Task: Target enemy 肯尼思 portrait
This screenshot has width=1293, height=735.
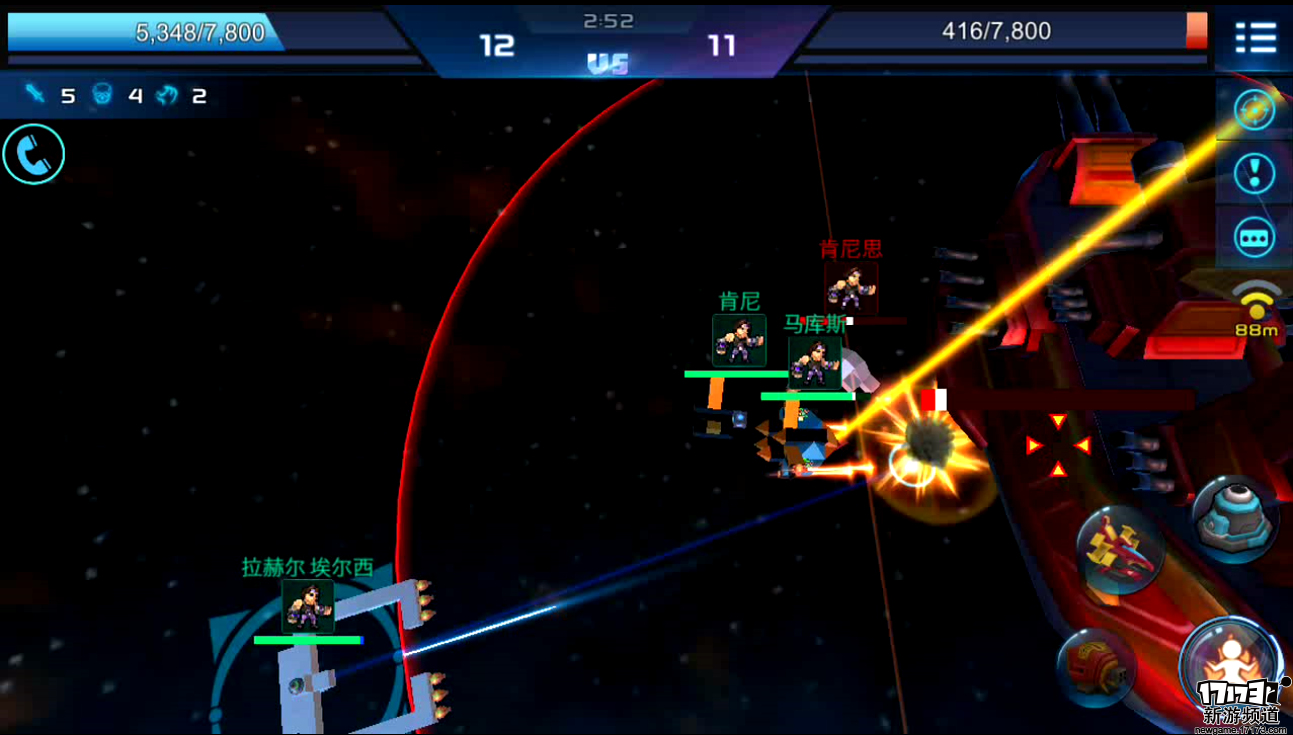Action: [851, 289]
